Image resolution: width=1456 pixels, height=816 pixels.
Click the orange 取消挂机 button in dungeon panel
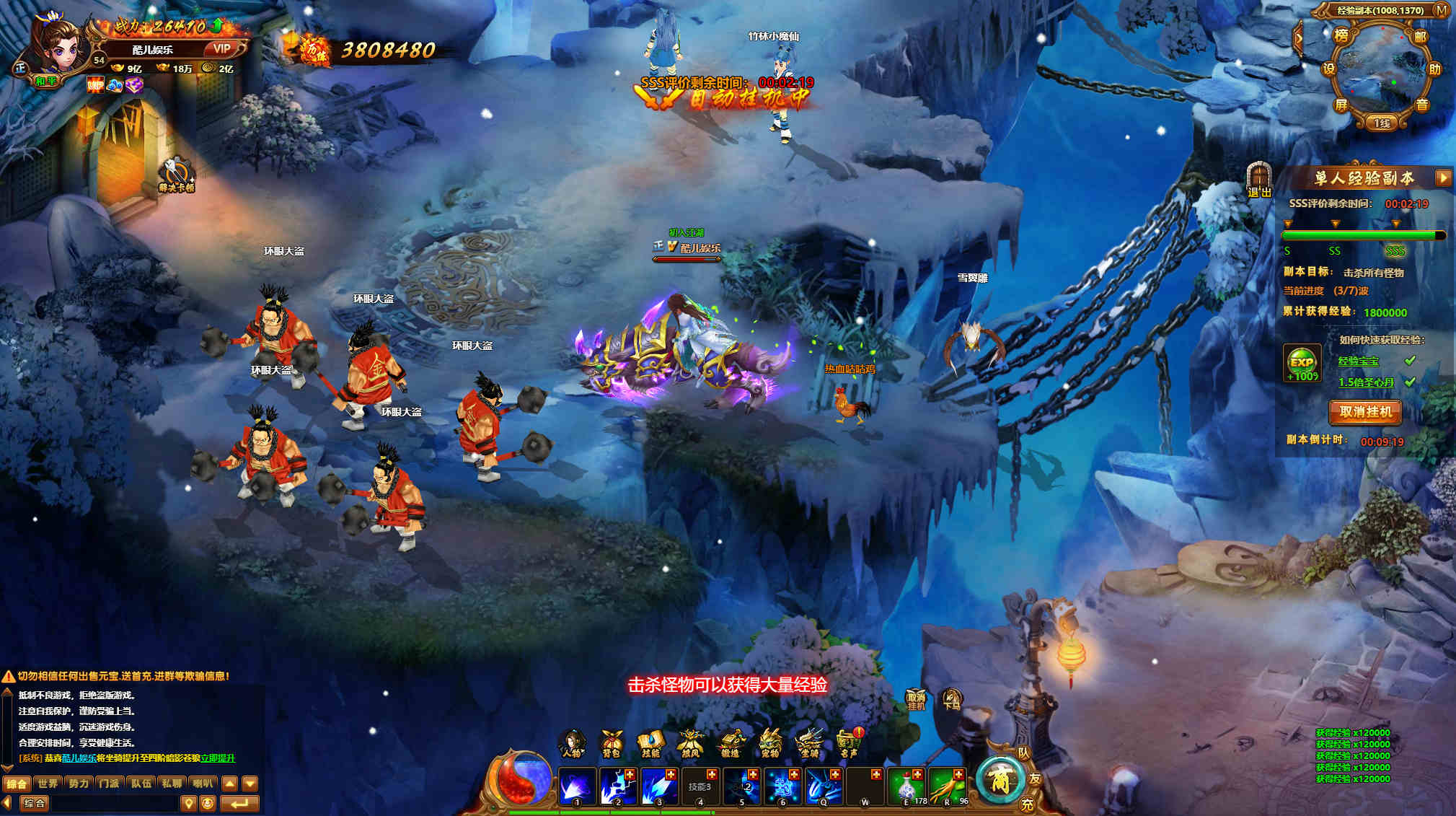(1365, 412)
